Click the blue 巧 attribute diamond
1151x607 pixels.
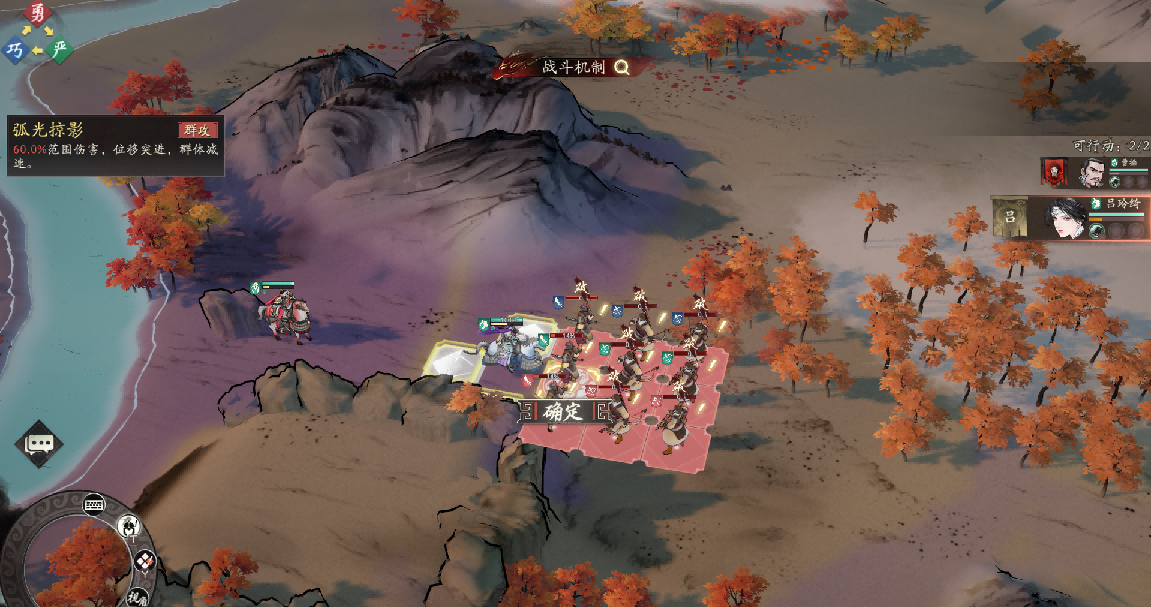coord(15,50)
